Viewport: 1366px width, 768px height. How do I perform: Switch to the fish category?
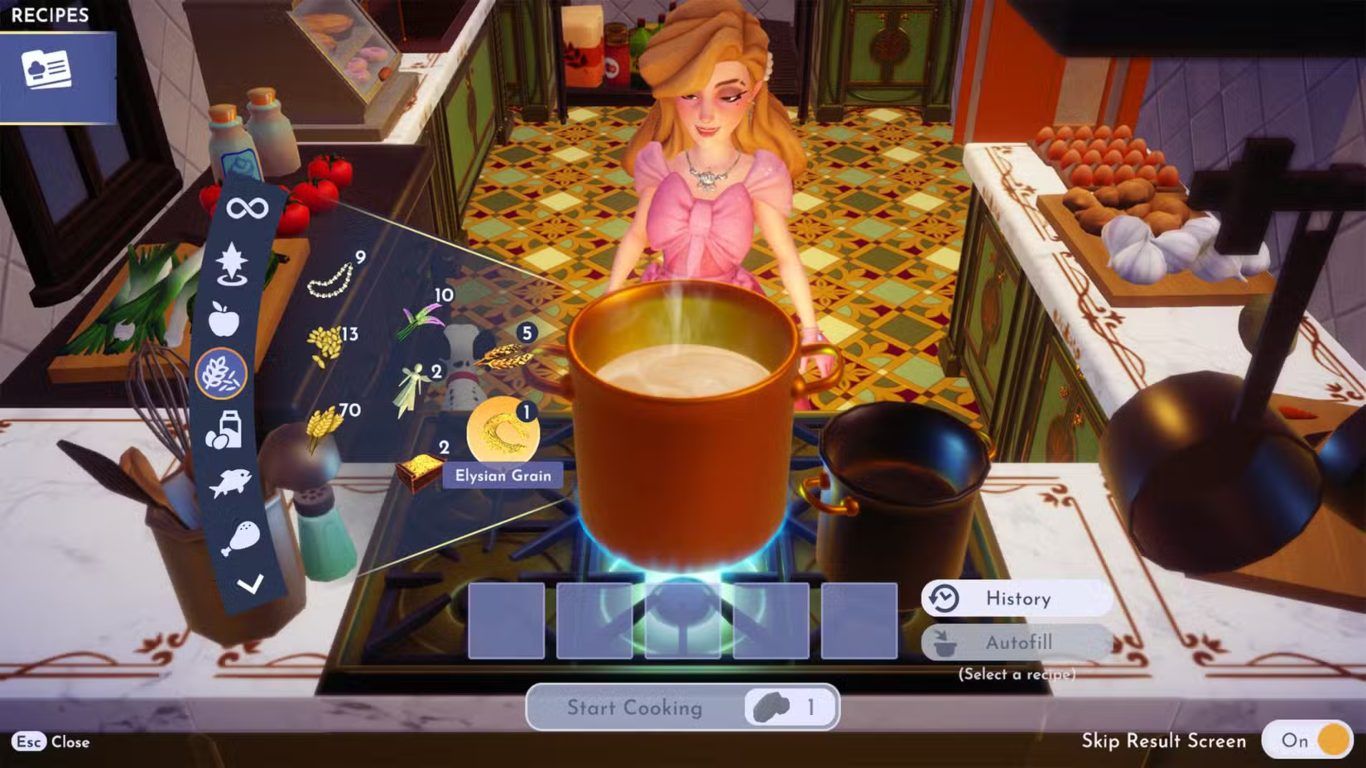click(229, 484)
